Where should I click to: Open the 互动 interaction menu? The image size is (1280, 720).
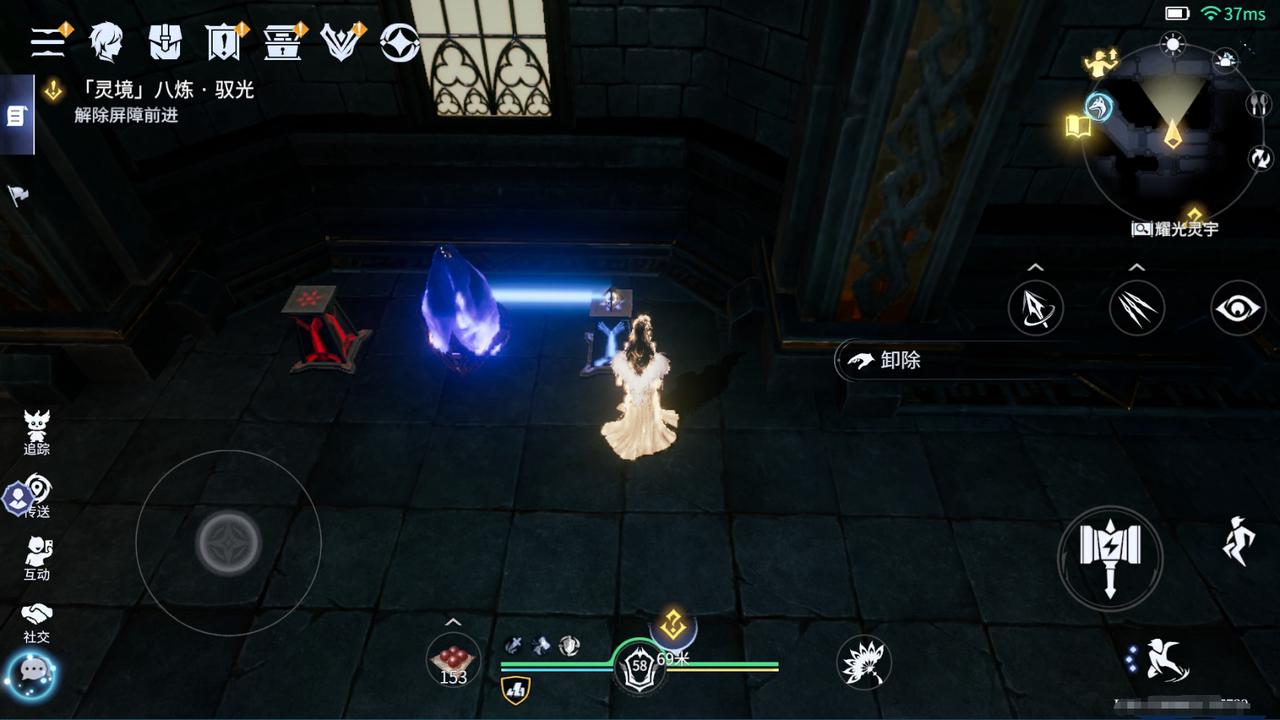[x=37, y=558]
